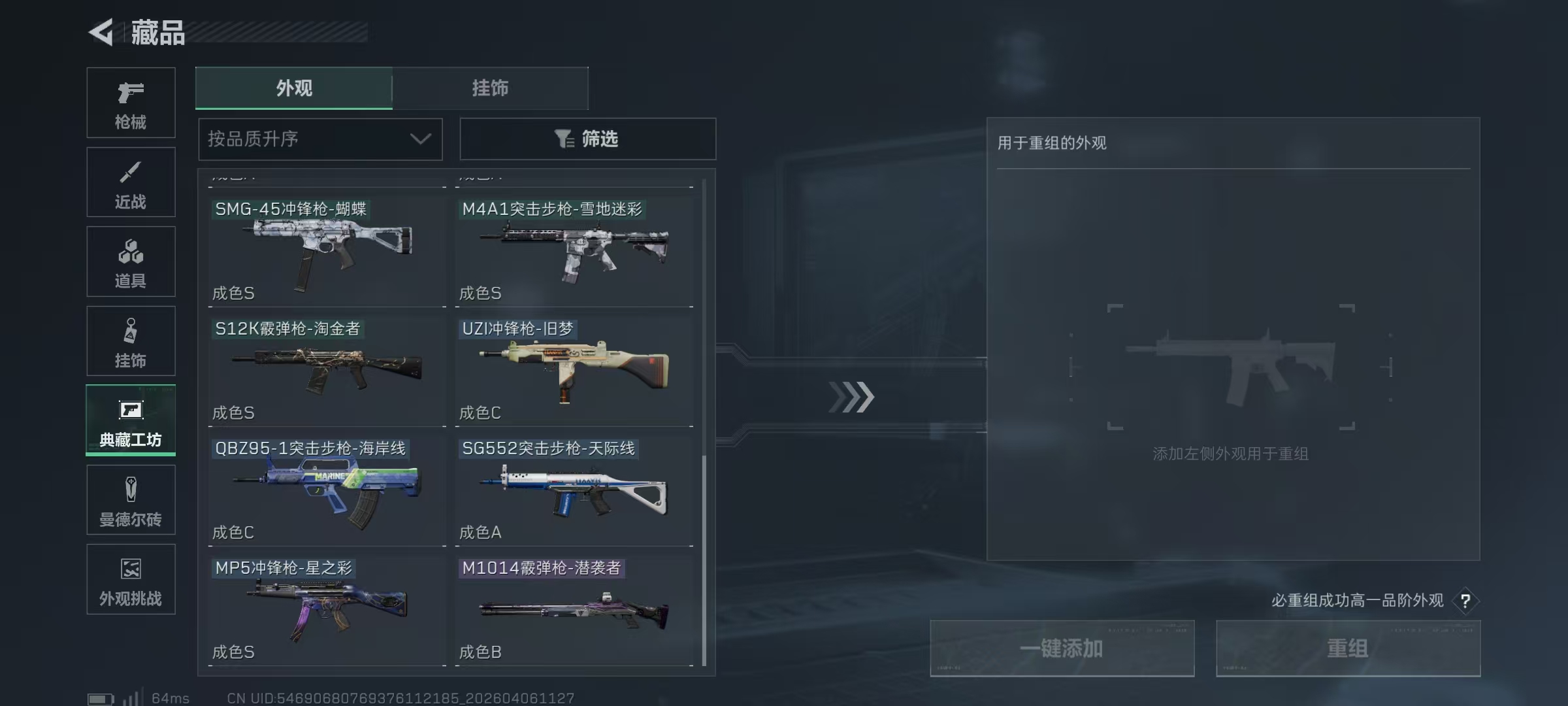This screenshot has height=706, width=1568.
Task: Switch to the 挂饰 sidebar category
Action: click(x=131, y=341)
